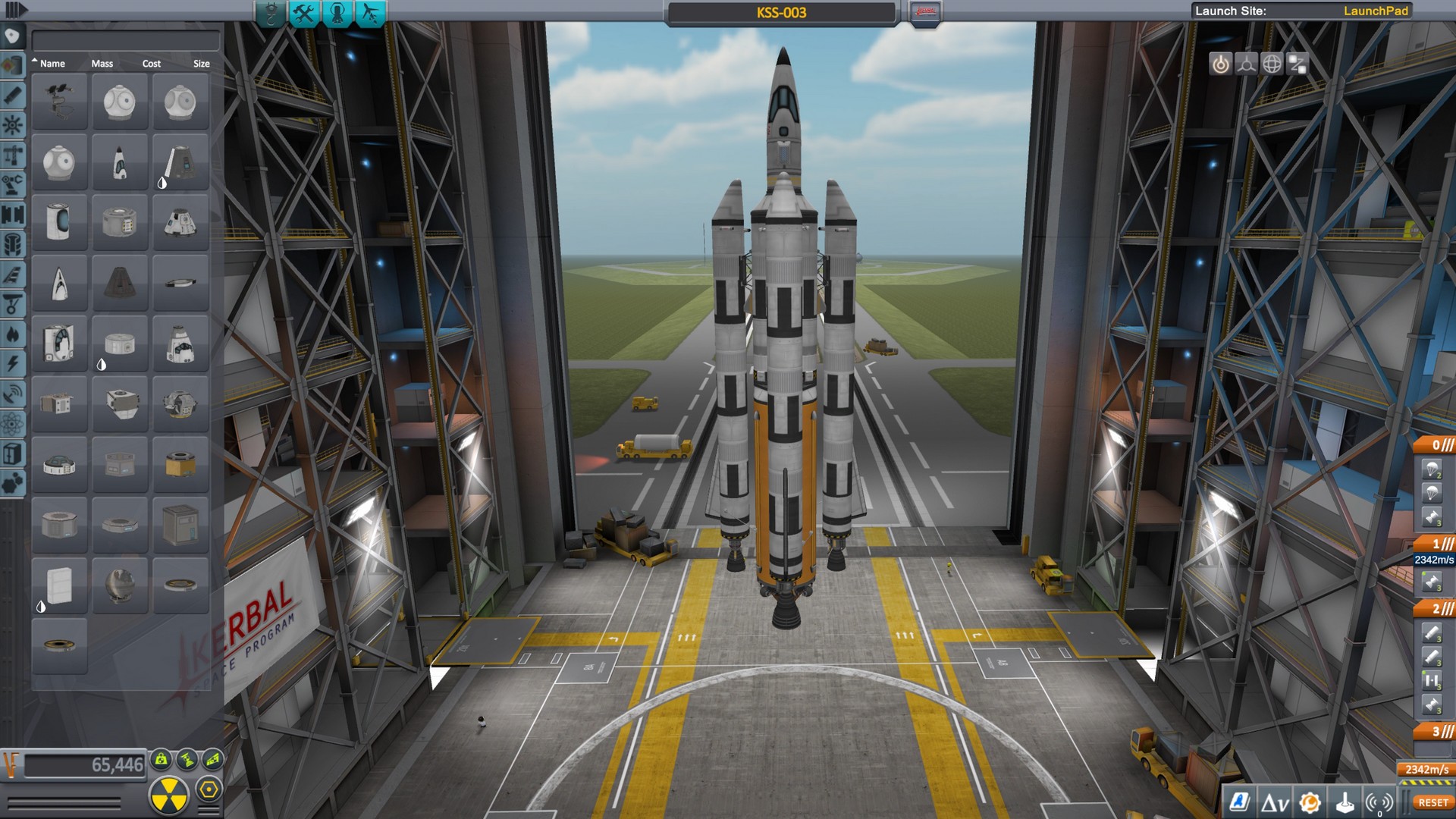Screen dimensions: 1456x819
Task: Change the Launch Site from LaunchPad
Action: click(1378, 12)
